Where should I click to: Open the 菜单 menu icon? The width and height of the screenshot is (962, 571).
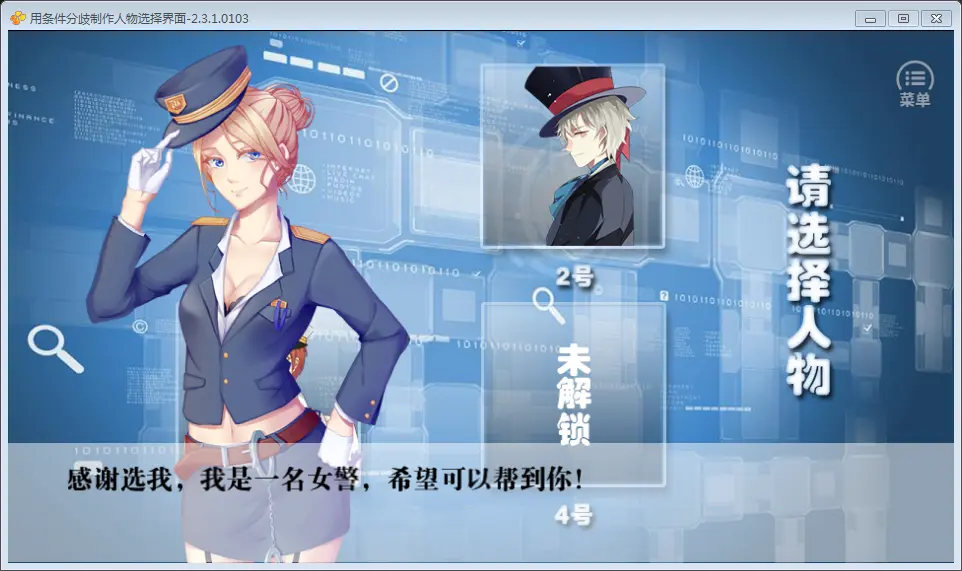pos(914,83)
